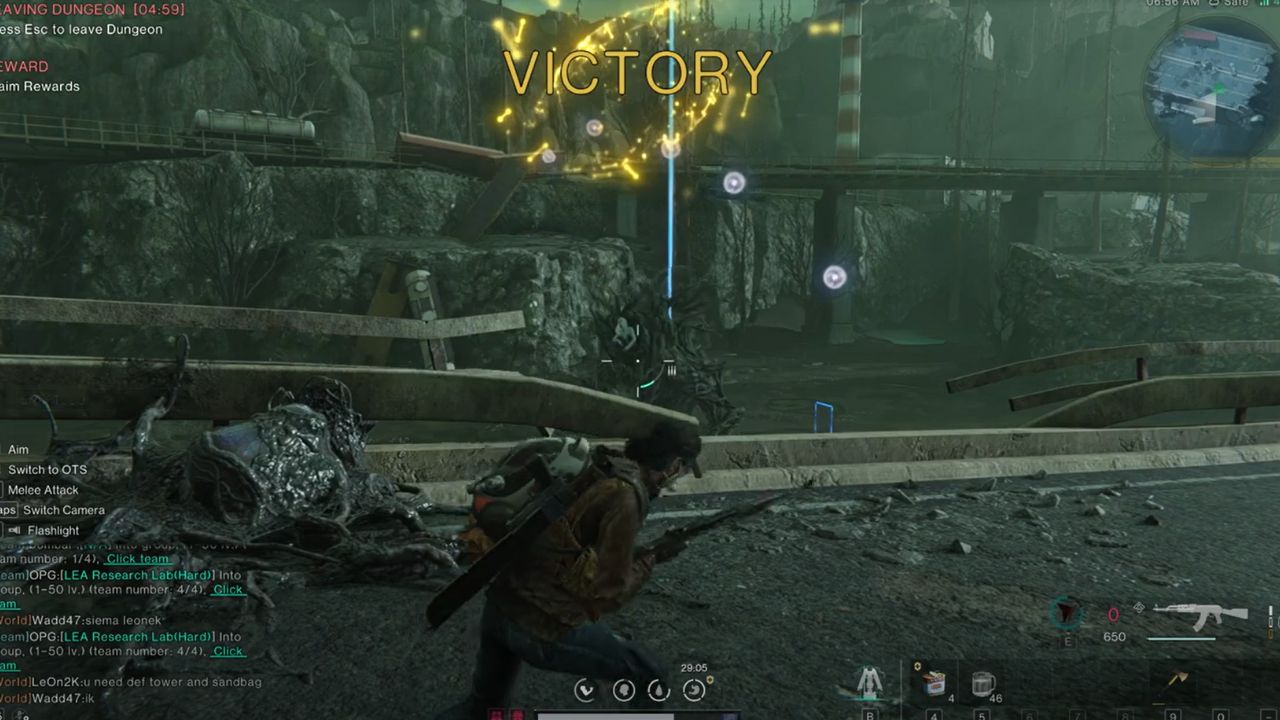Use the glass jar item with 46
Screen dimensions: 1280x720
(x=982, y=683)
